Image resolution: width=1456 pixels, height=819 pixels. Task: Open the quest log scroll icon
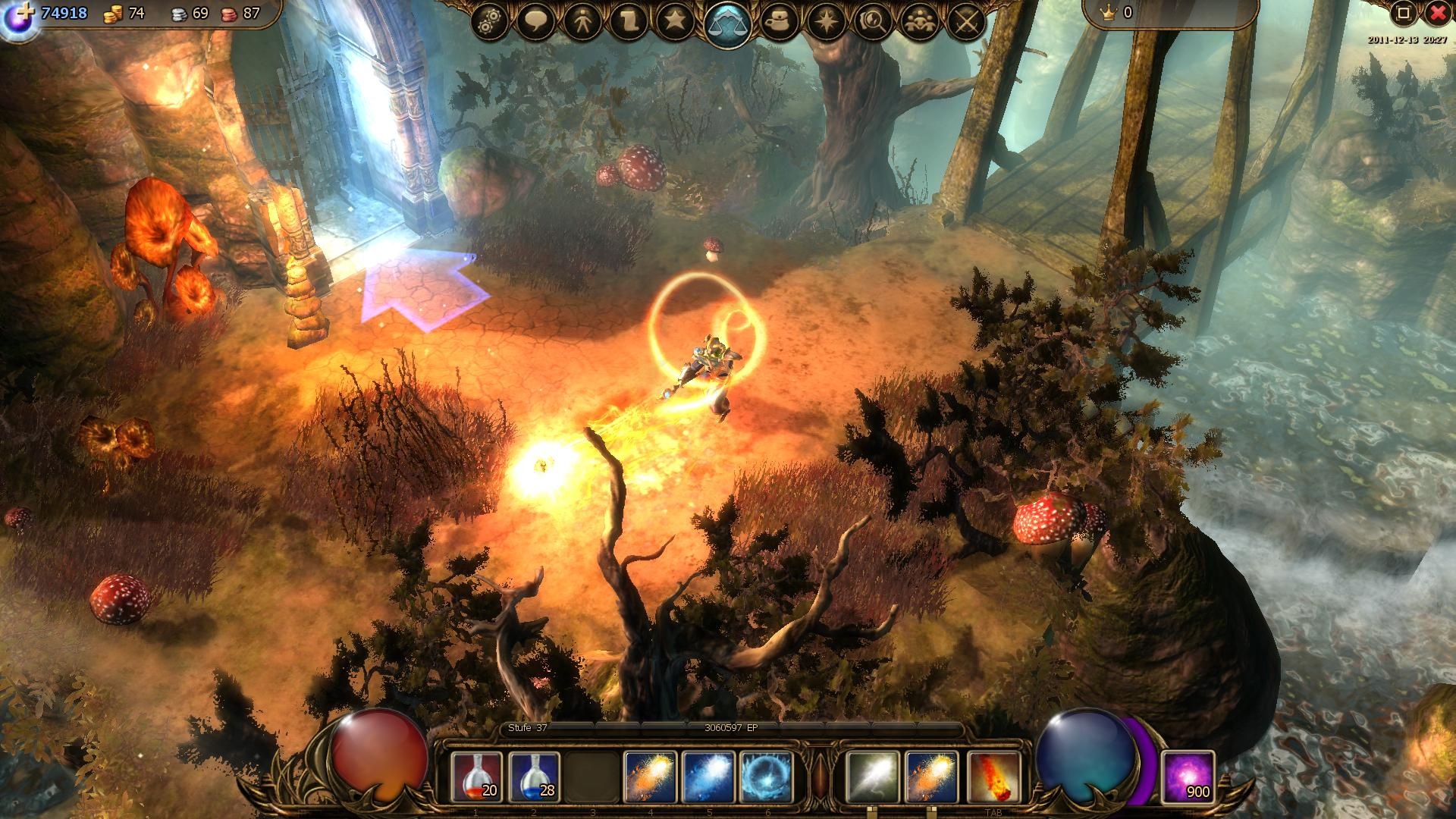[633, 20]
